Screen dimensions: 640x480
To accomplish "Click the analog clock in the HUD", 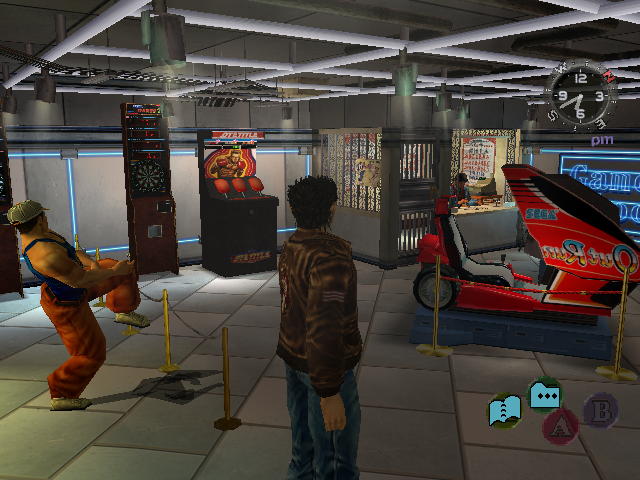I will tap(580, 96).
